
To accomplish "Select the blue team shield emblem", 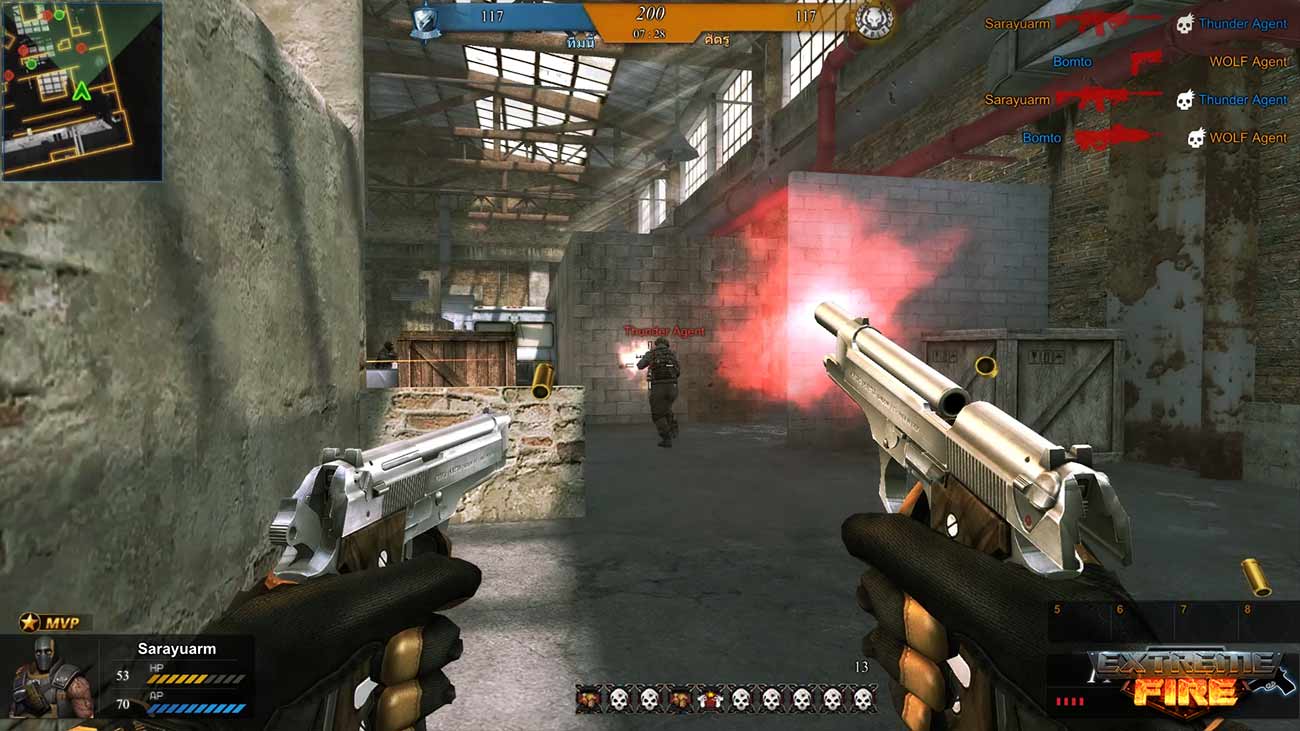I will (427, 19).
